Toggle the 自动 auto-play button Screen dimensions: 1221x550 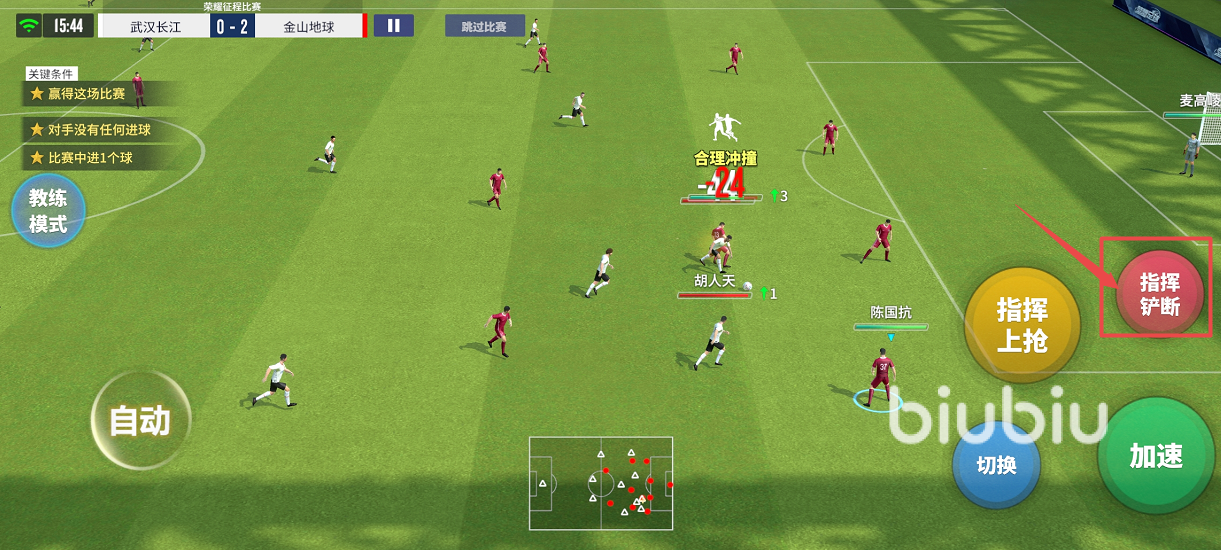point(139,421)
